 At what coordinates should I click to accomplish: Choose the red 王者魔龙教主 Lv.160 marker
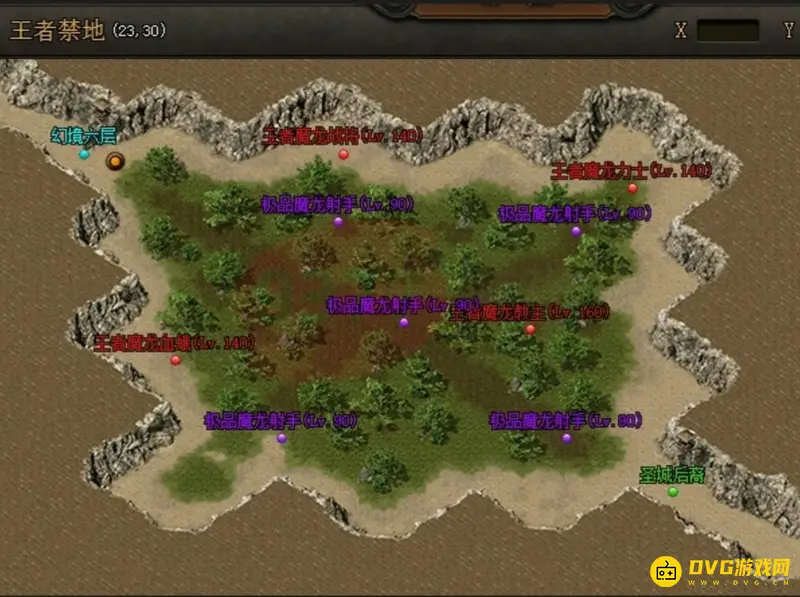pos(530,328)
